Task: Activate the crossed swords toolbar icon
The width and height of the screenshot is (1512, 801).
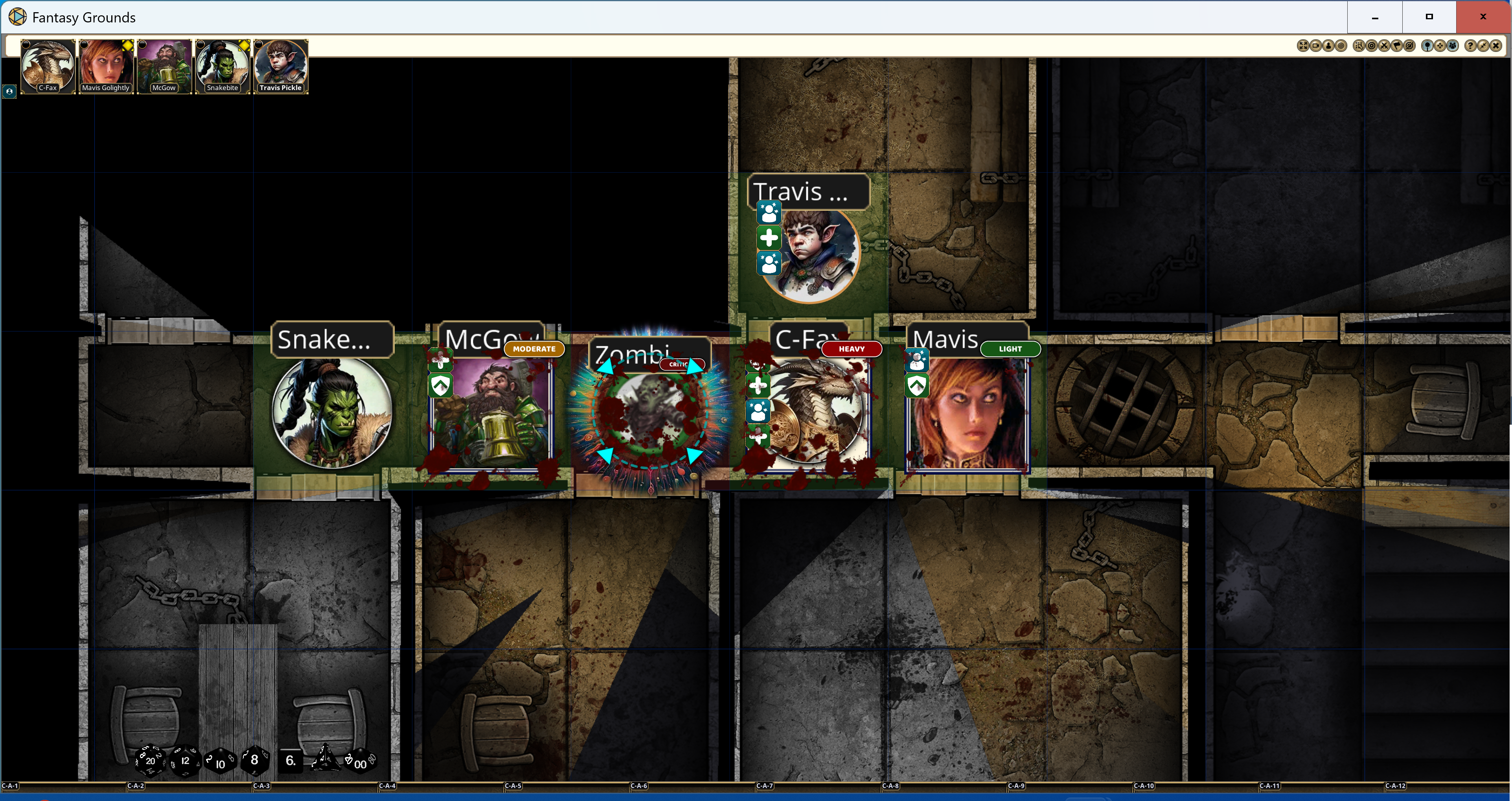Action: (x=1384, y=46)
